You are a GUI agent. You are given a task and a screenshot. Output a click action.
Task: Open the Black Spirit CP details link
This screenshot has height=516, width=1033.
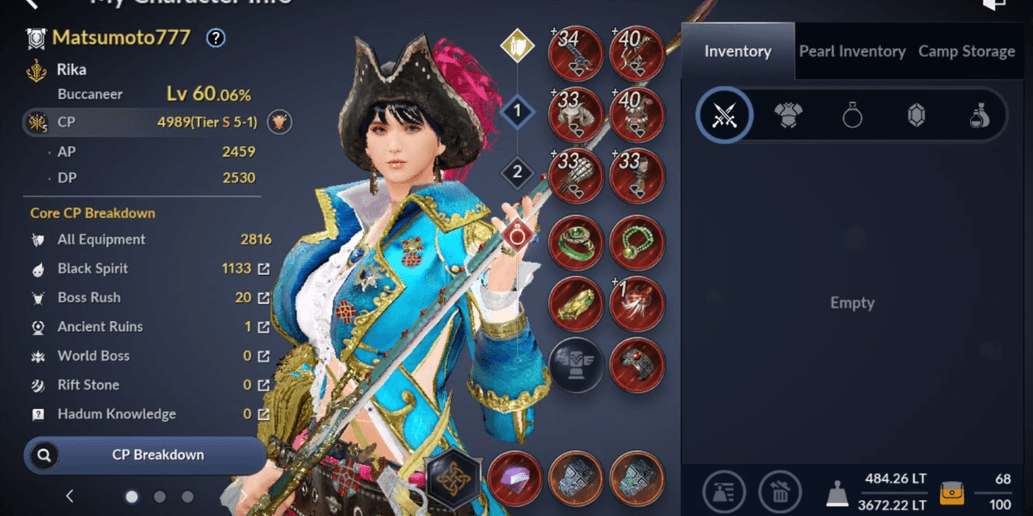coord(264,269)
